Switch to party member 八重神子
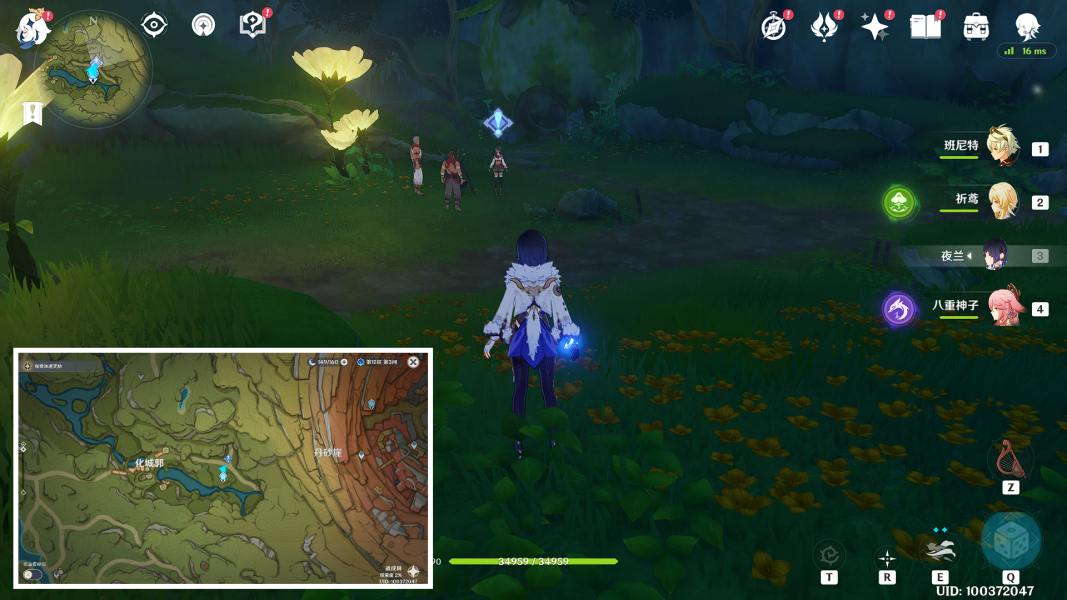The image size is (1067, 600). (1003, 308)
